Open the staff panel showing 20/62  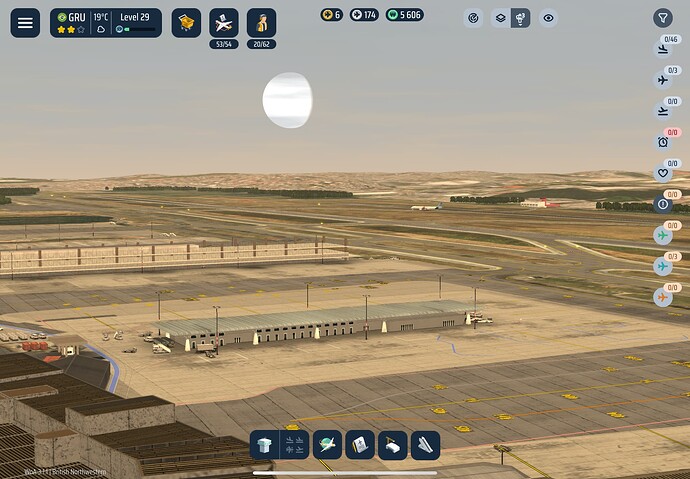[x=261, y=23]
